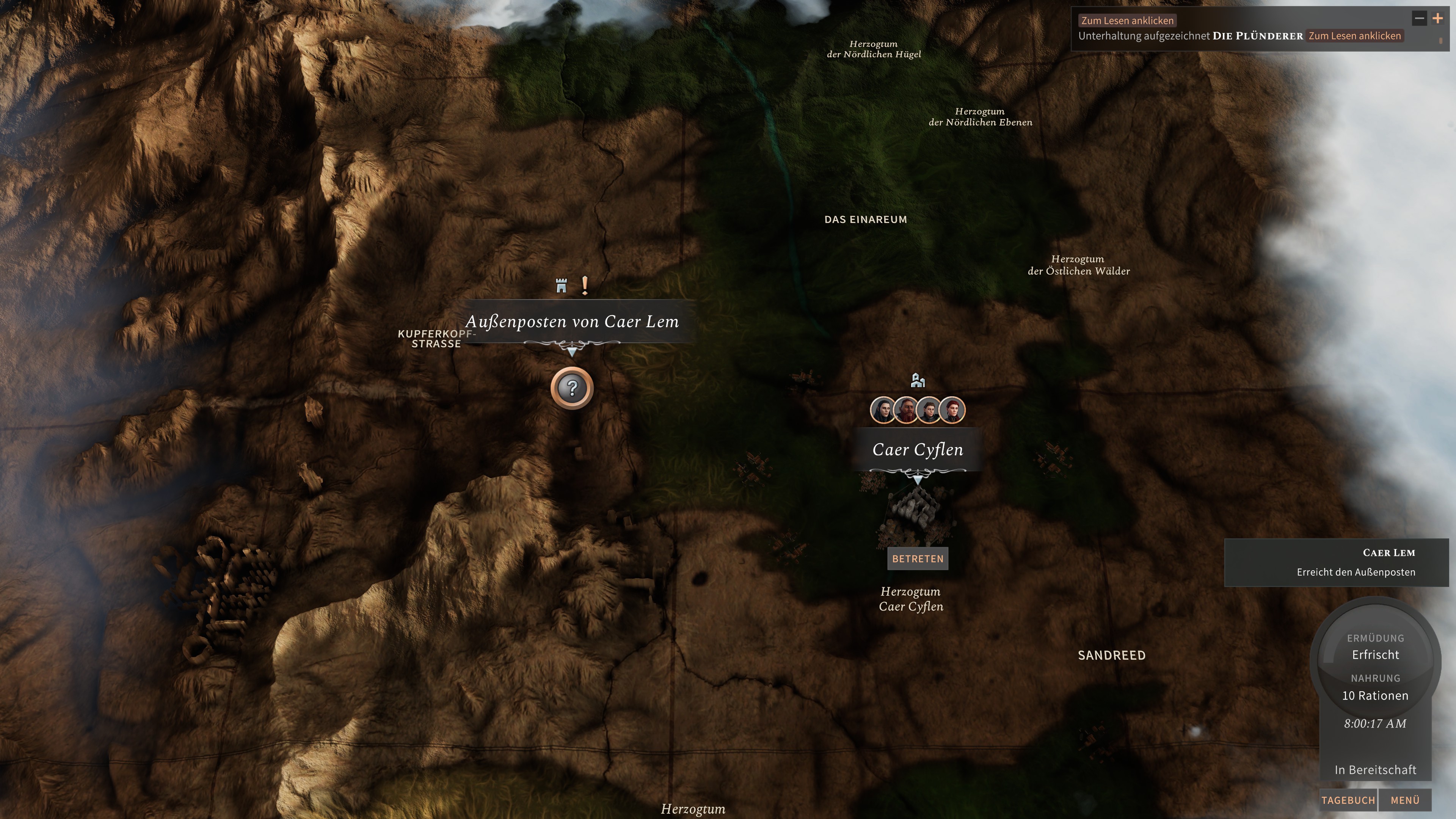
Task: Click BETRETEN to enter Caer Cyflen
Action: pyautogui.click(x=917, y=559)
